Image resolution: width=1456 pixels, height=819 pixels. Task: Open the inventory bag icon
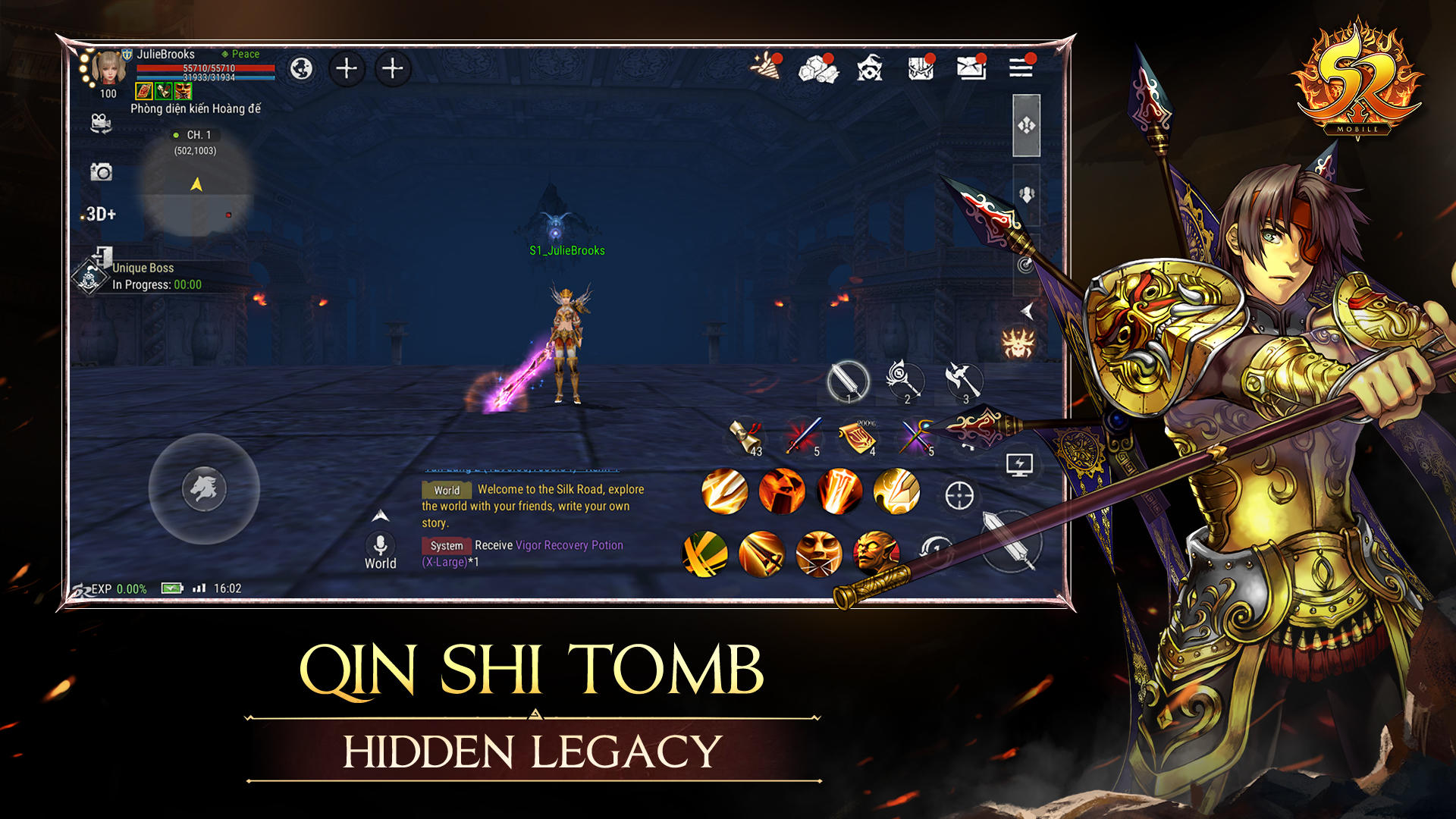[921, 68]
